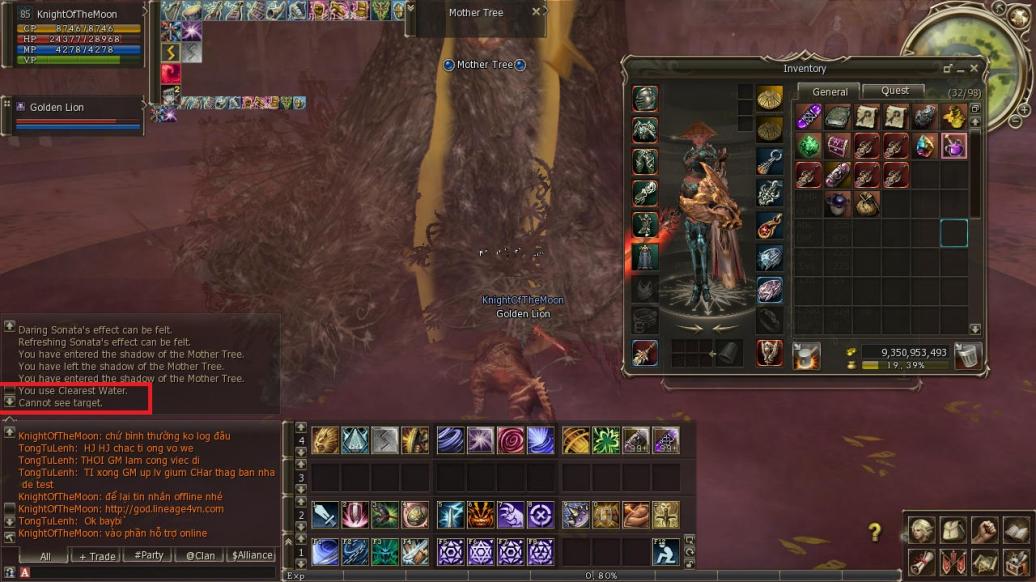This screenshot has height=582, width=1036.
Task: Select the $Alliance chat tab
Action: tap(252, 556)
